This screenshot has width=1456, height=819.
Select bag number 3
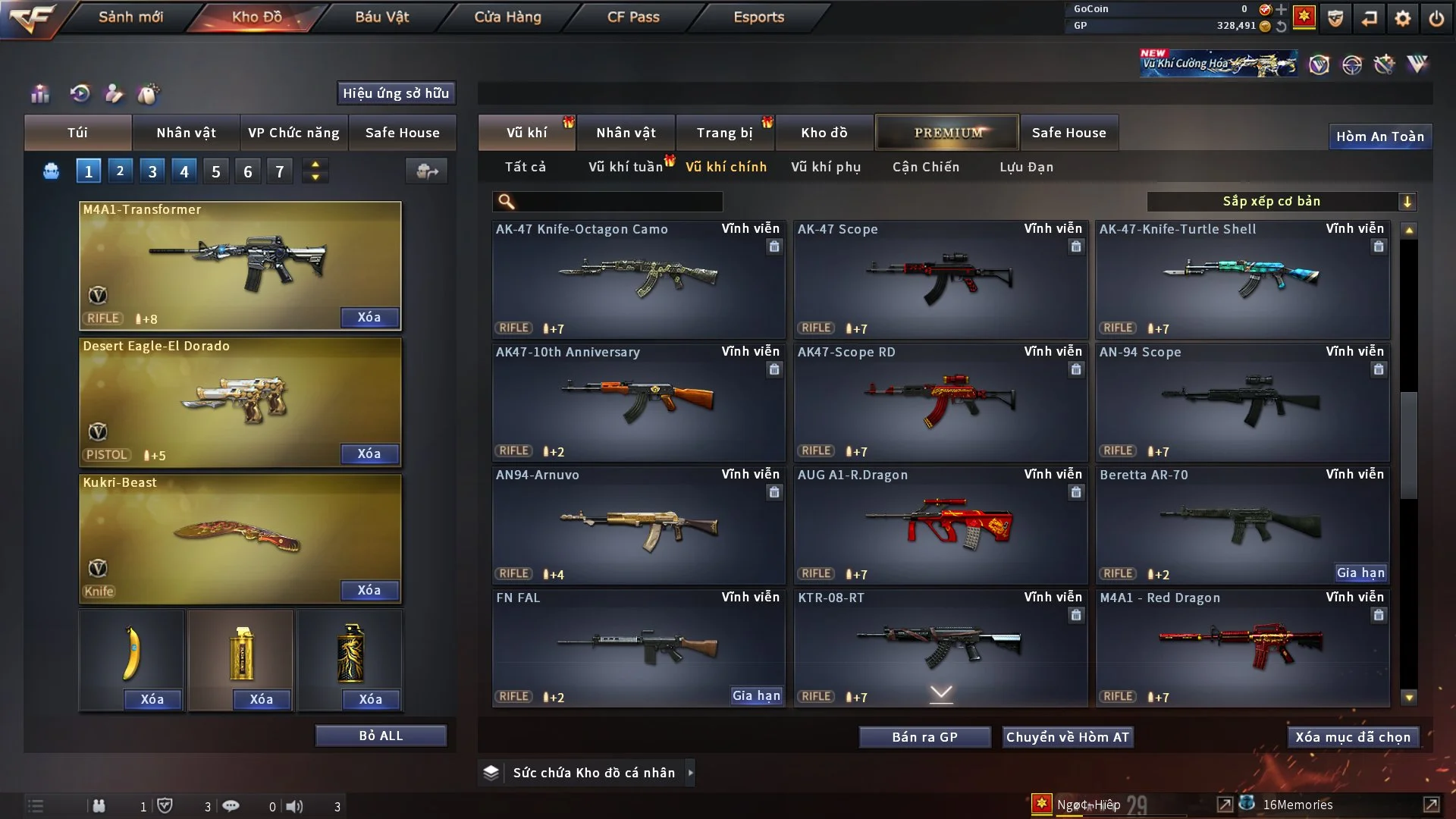click(152, 171)
